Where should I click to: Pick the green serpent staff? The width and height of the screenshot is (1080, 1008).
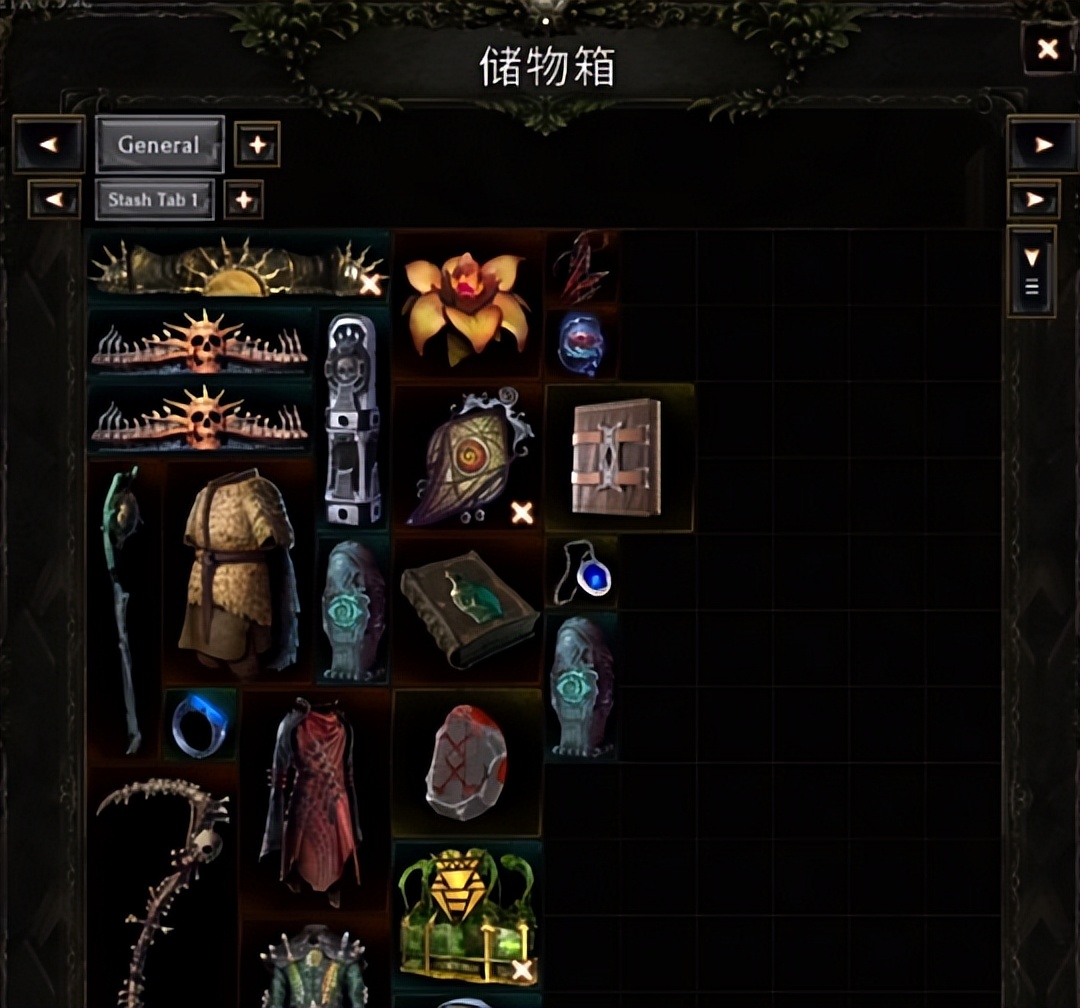coord(125,608)
